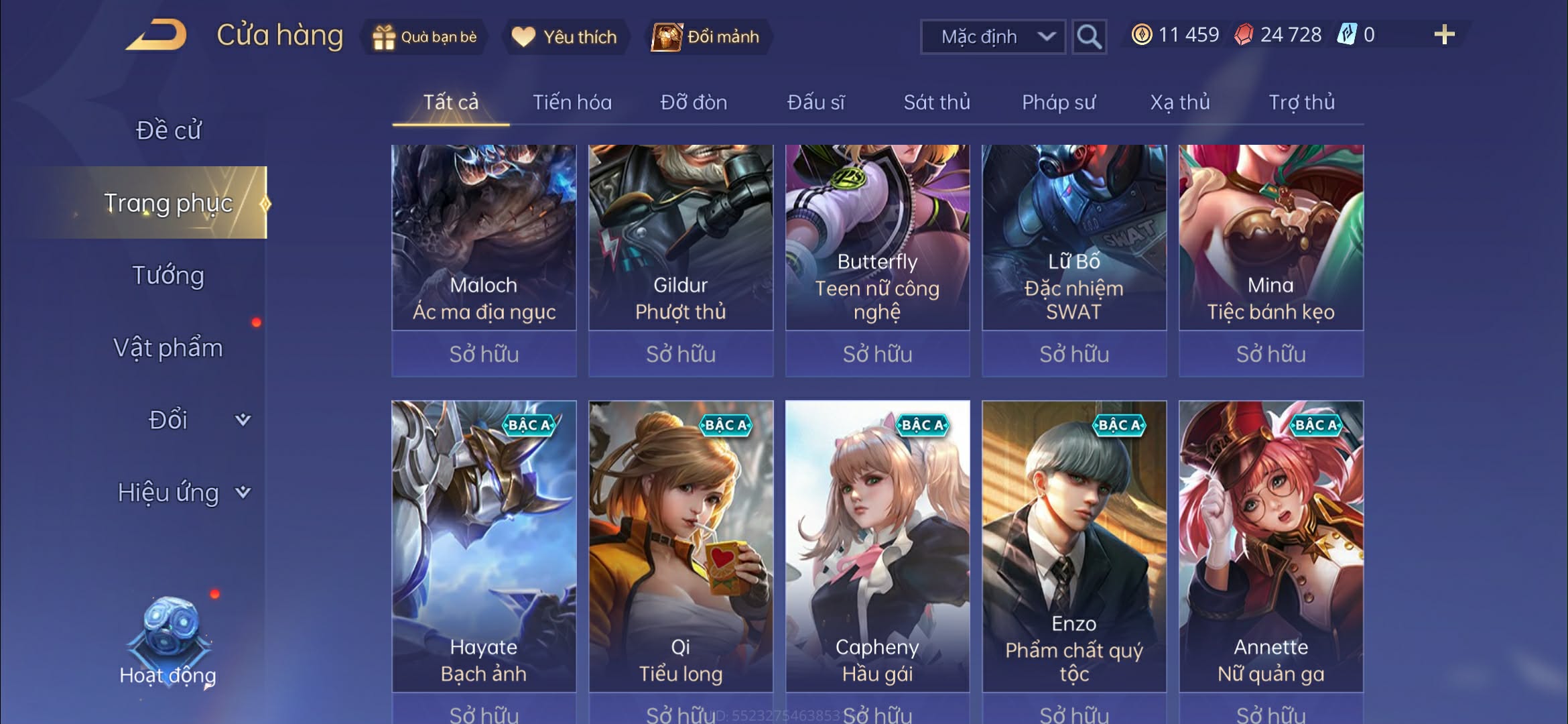The height and width of the screenshot is (724, 1568).
Task: Expand the Đổi sidebar section
Action: [167, 419]
